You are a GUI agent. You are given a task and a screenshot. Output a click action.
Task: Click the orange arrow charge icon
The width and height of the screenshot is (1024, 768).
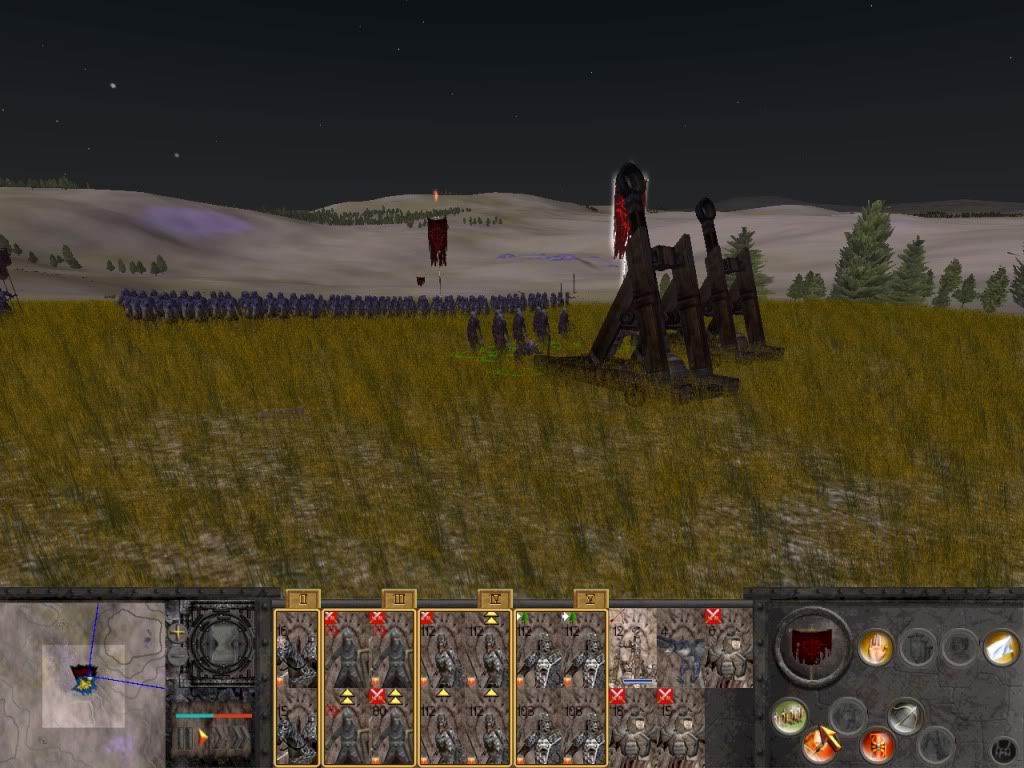pyautogui.click(x=820, y=745)
